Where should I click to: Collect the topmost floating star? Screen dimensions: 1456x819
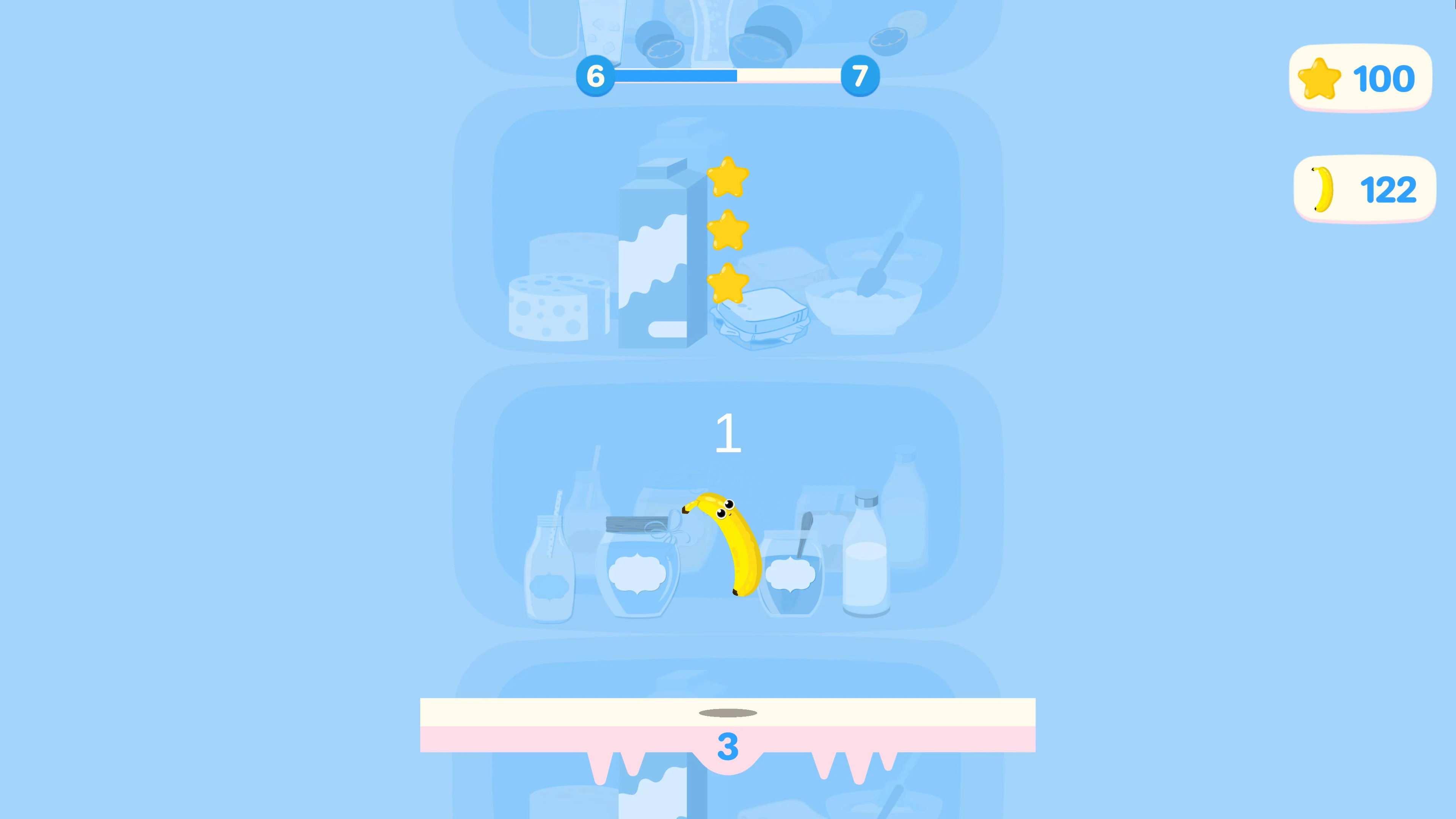728,176
